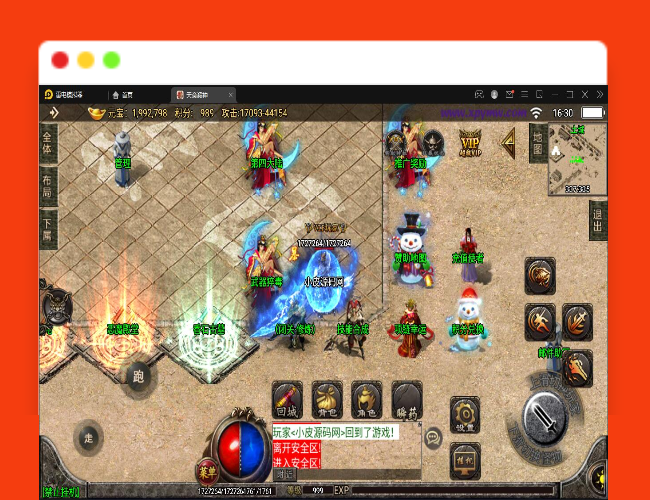Use the 回城 return-to-town scroll
This screenshot has height=500, width=650.
[x=287, y=400]
